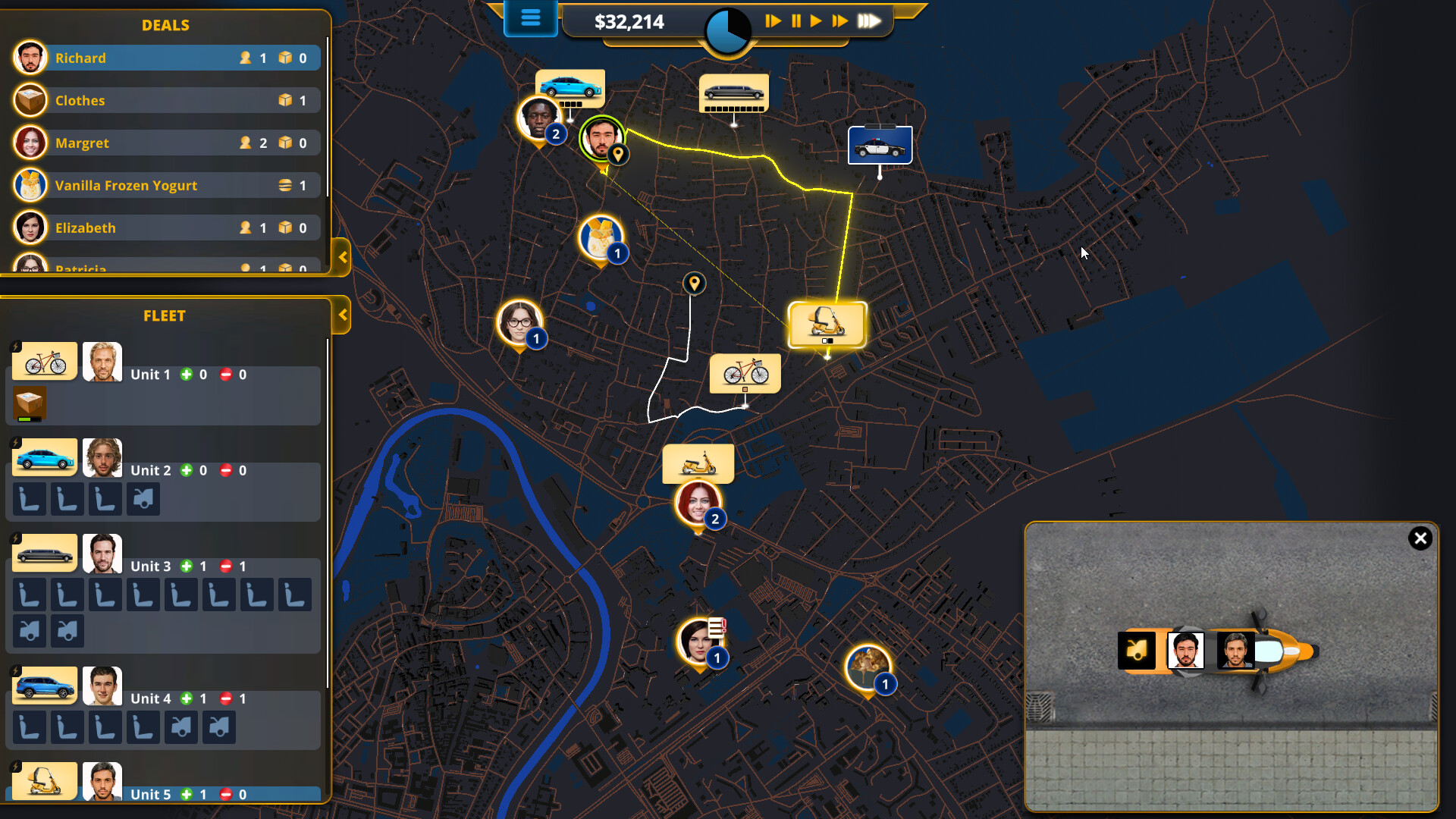Select the blue car vehicle icon on the map
This screenshot has height=819, width=1456.
(x=571, y=86)
